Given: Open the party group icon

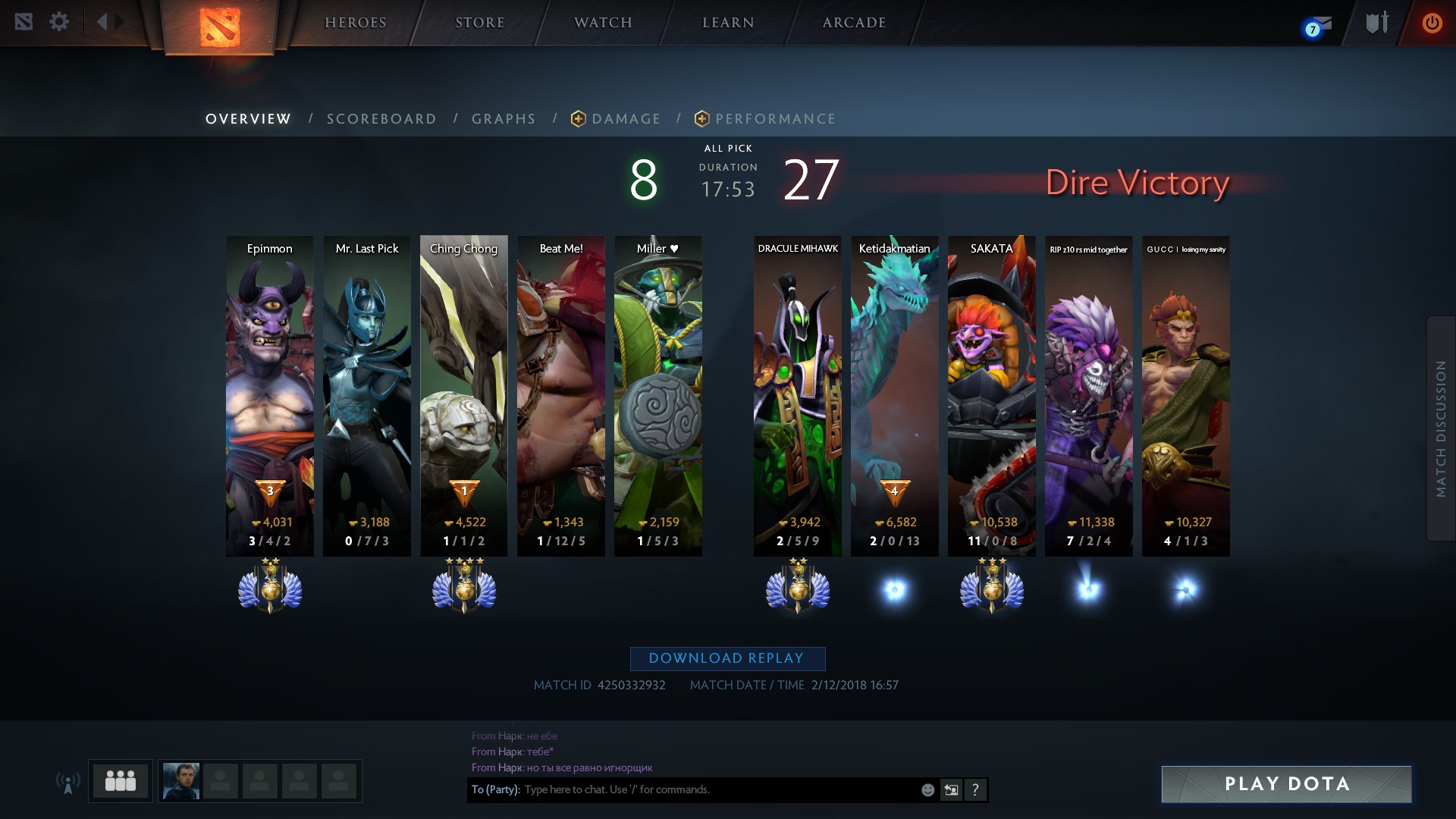Looking at the screenshot, I should pos(121,780).
